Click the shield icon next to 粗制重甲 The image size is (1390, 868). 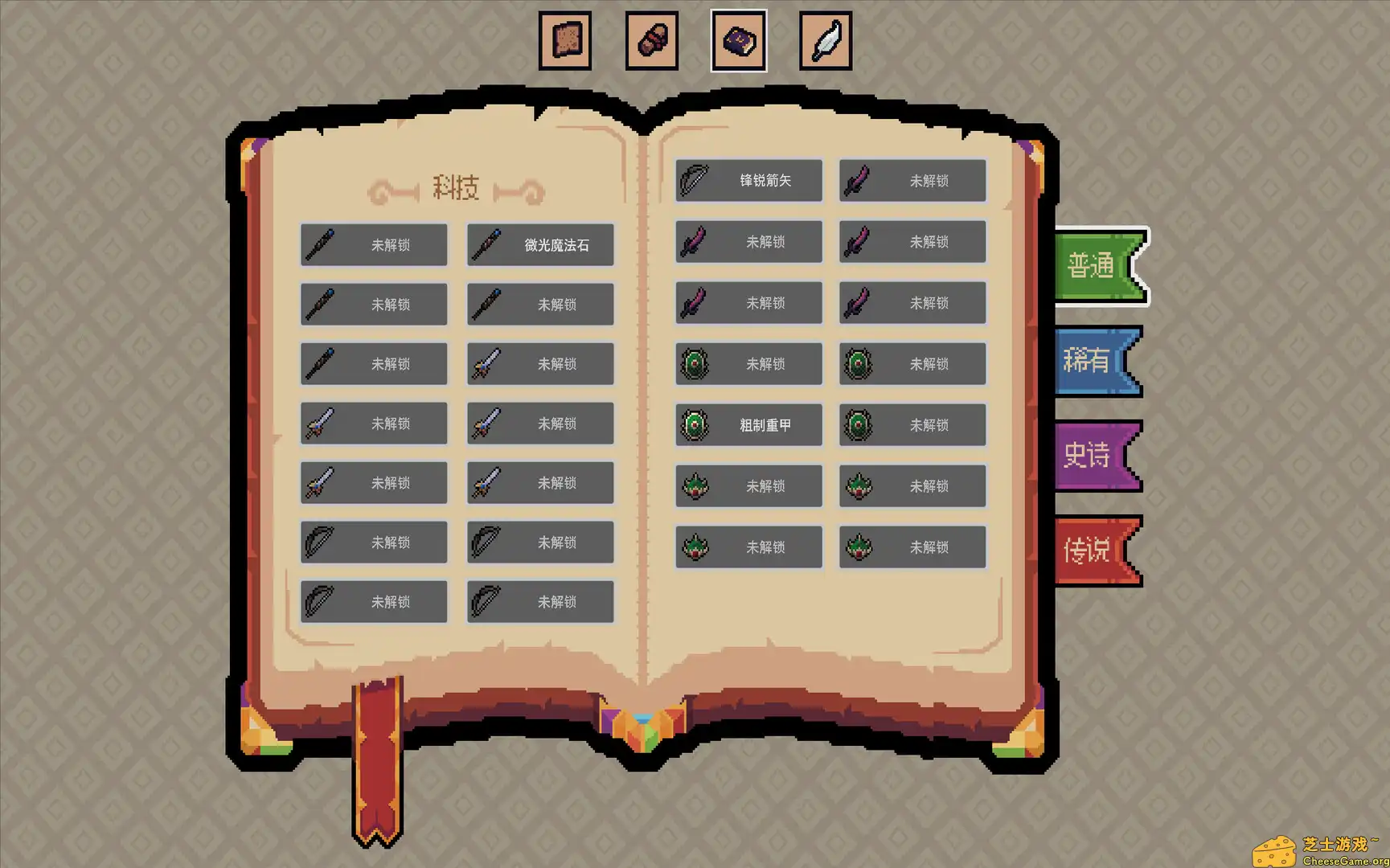(695, 425)
